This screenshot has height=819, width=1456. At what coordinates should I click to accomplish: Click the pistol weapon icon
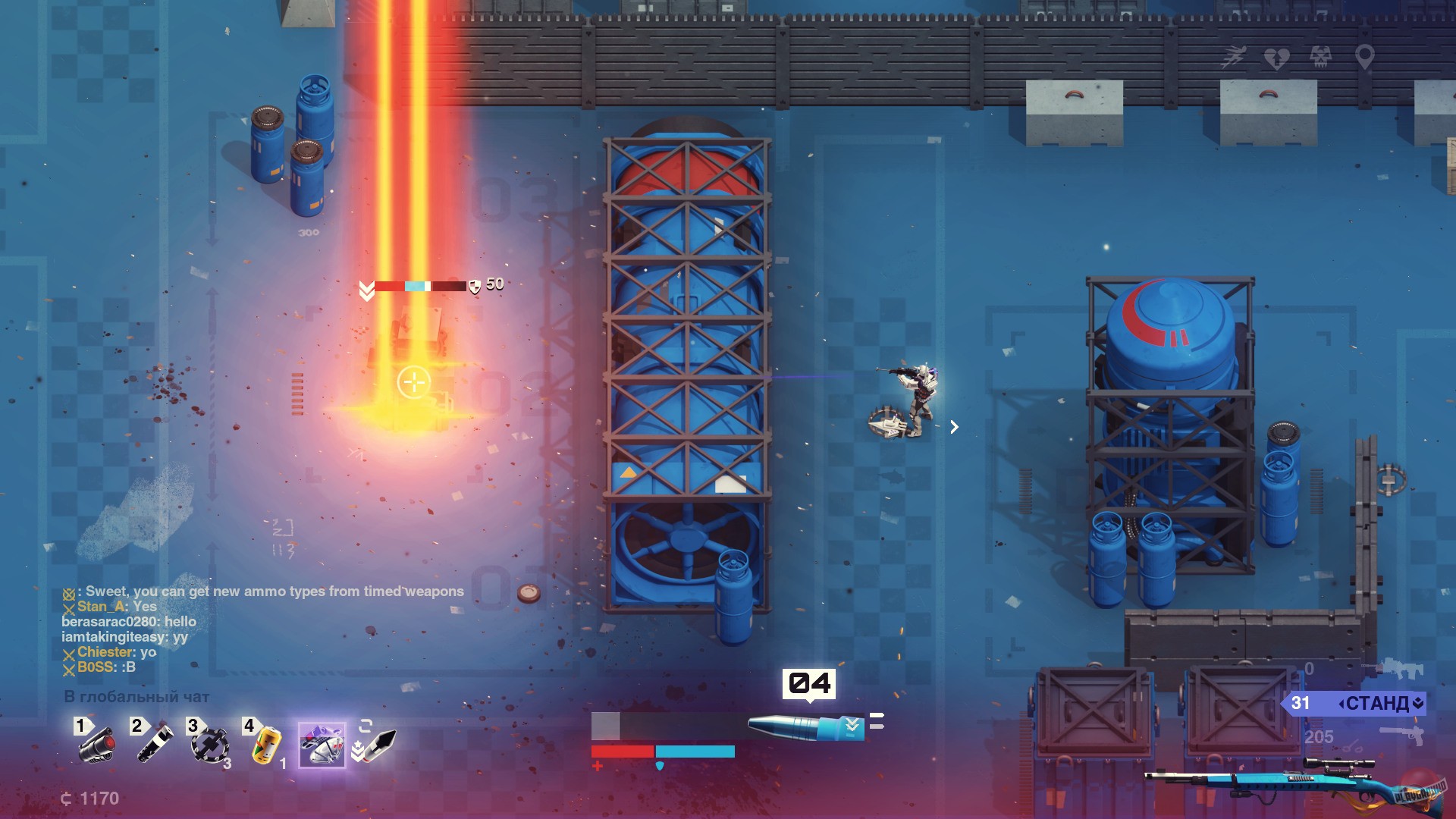(1401, 735)
